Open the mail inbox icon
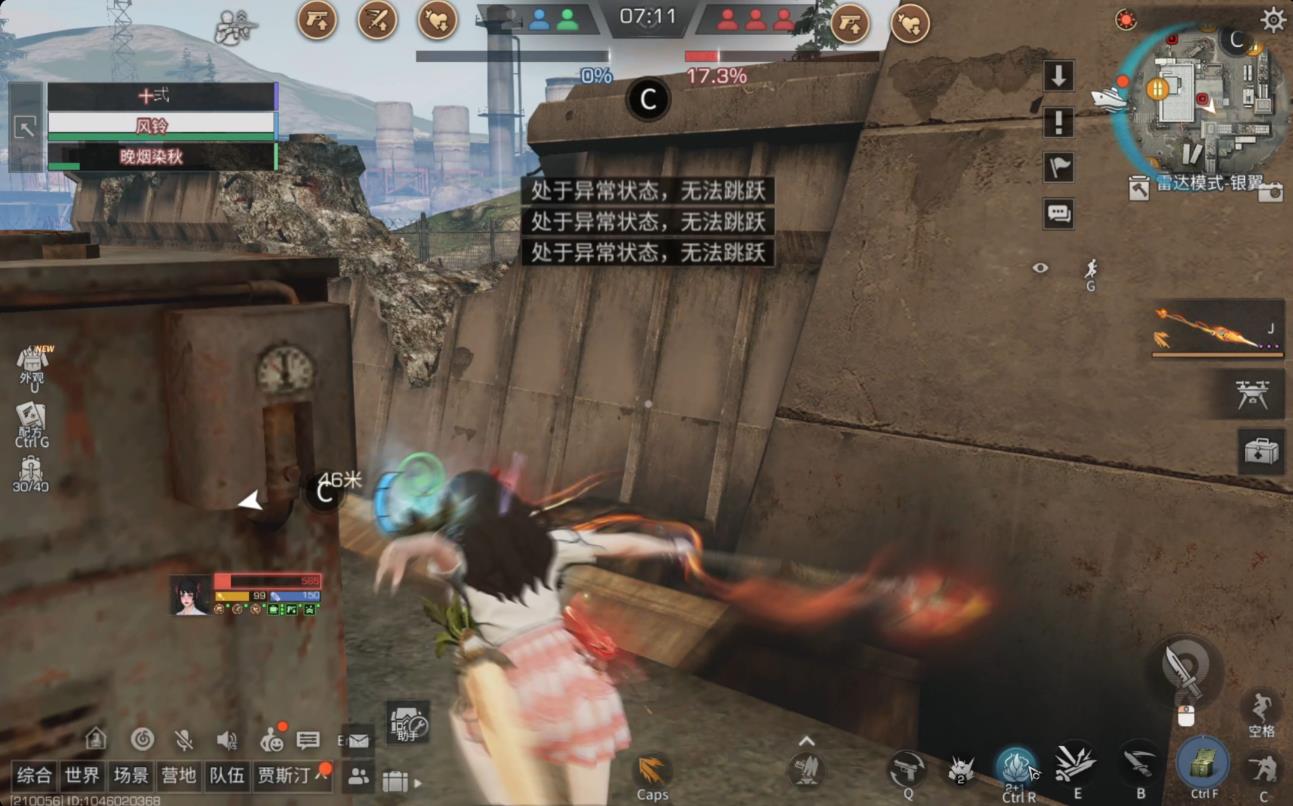This screenshot has width=1293, height=806. tap(358, 740)
